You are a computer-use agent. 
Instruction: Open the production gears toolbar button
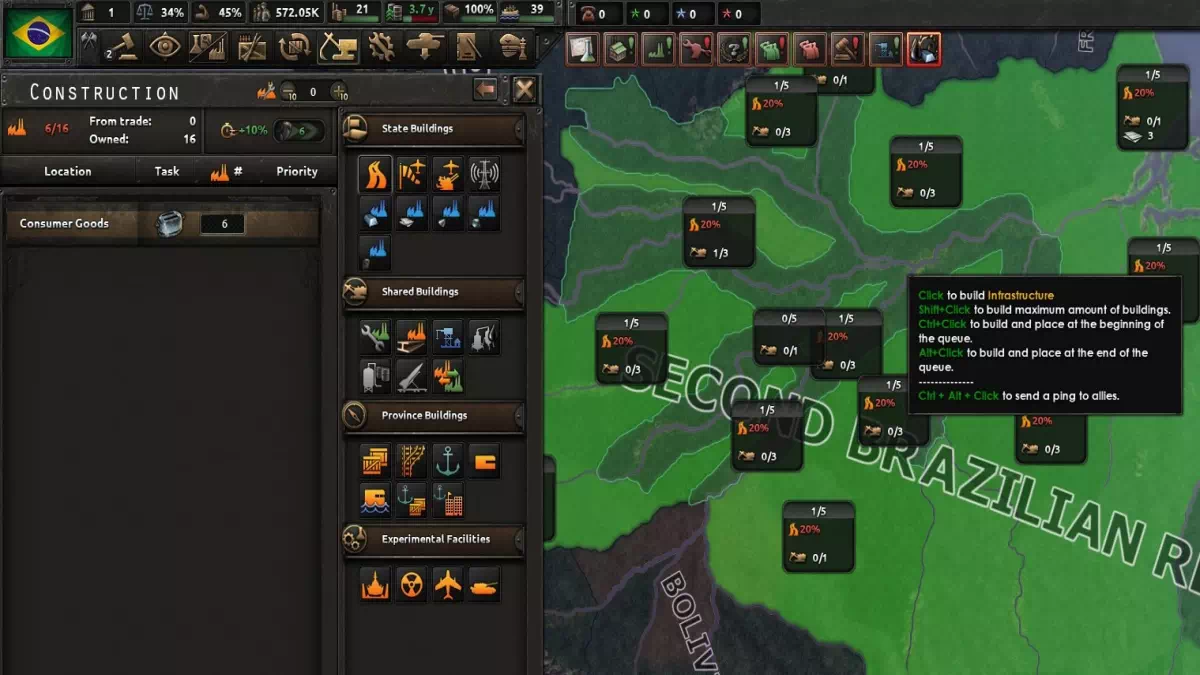(380, 46)
